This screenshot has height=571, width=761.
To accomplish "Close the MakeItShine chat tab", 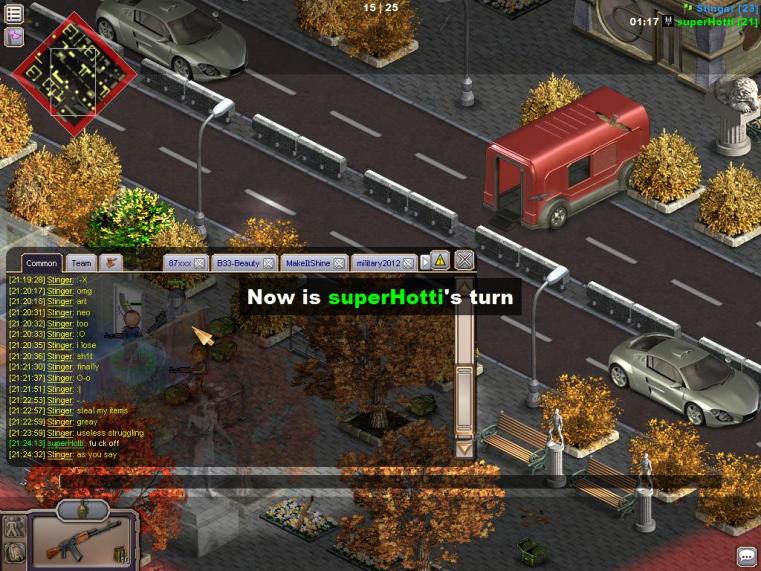I will [339, 263].
